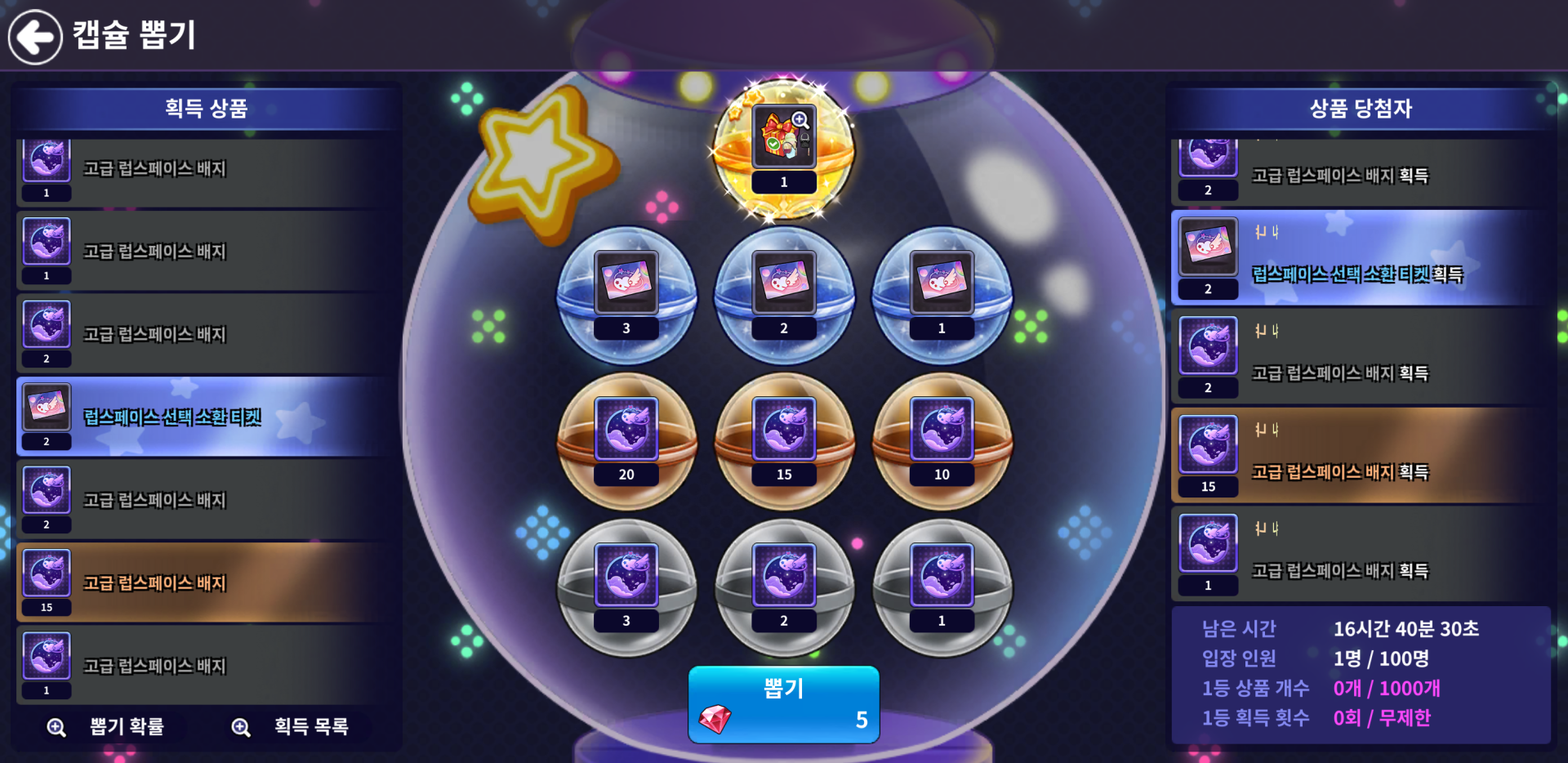1568x763 pixels.
Task: Choose the bronze capsule with 20 badges
Action: (x=626, y=440)
